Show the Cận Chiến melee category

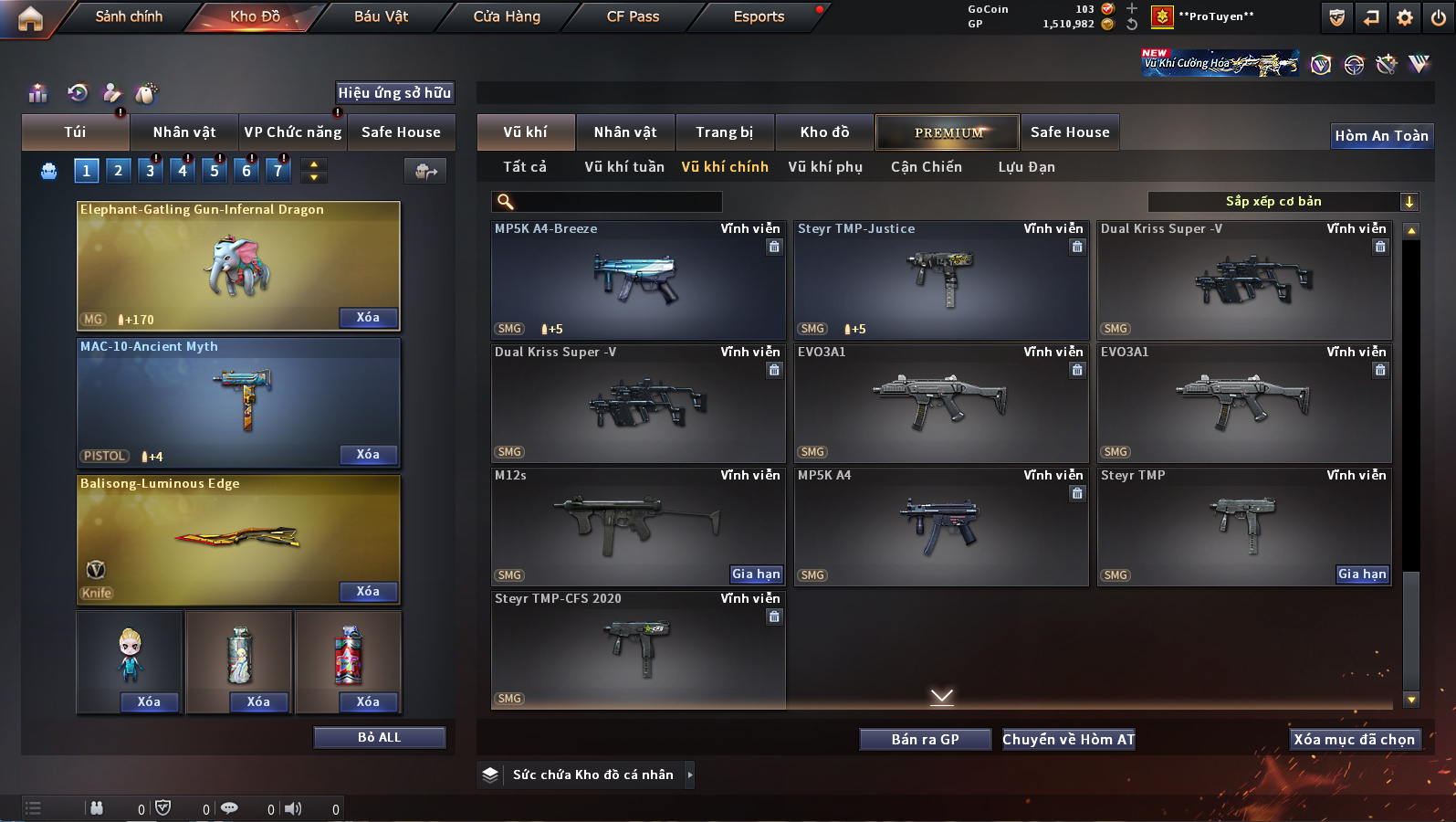pyautogui.click(x=926, y=167)
